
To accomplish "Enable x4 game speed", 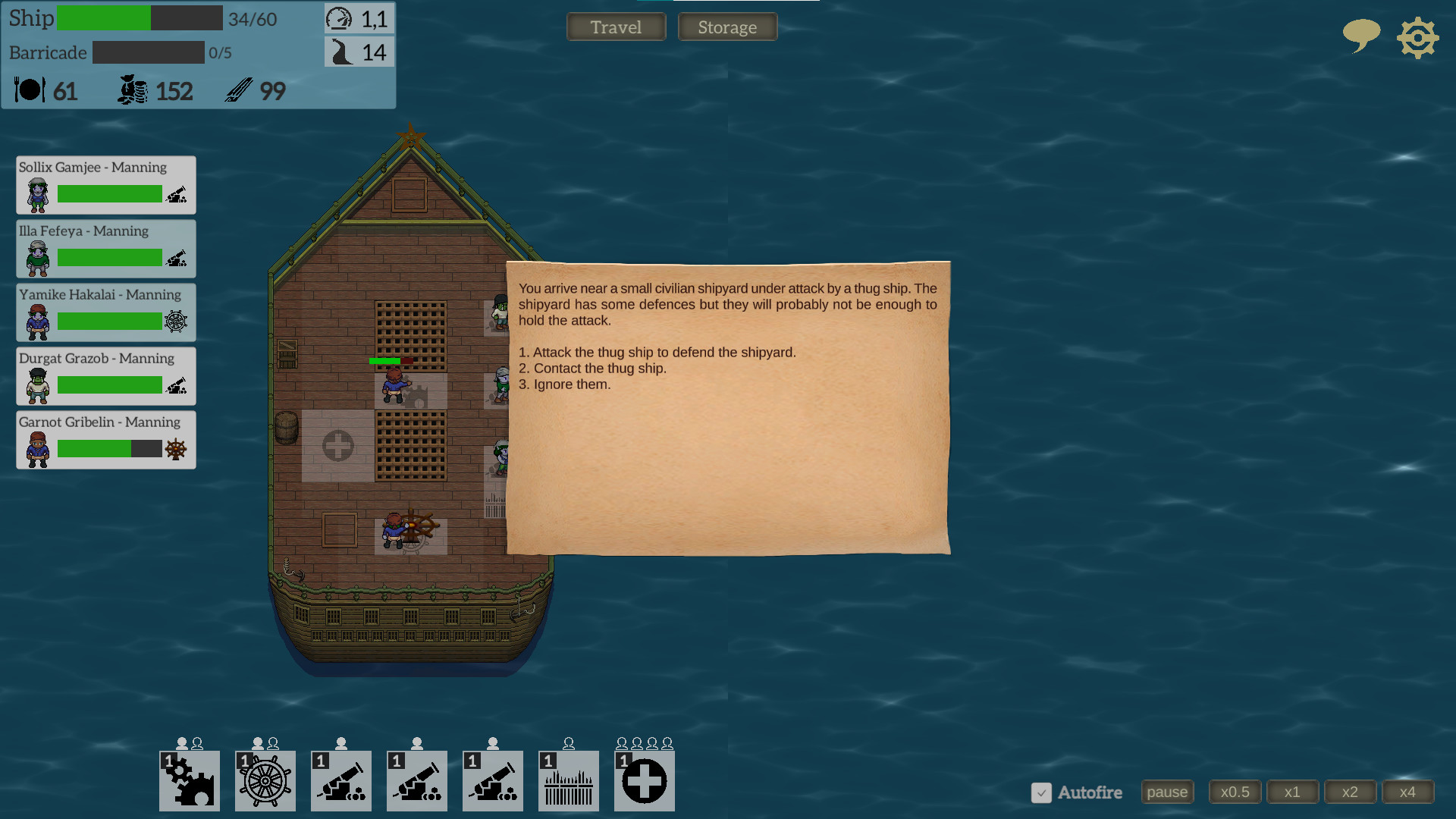I will coord(1407,792).
